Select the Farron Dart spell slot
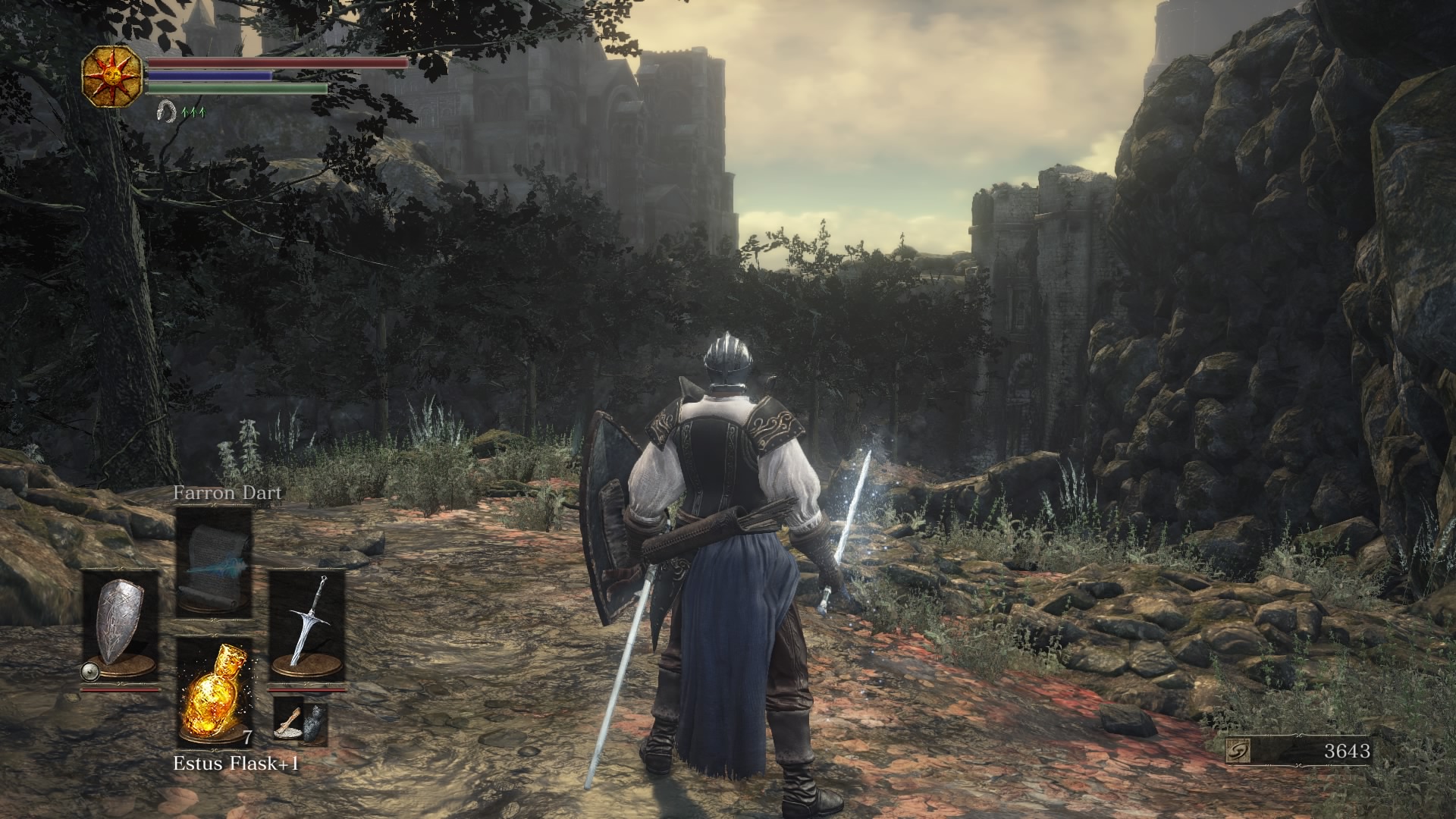 (214, 560)
